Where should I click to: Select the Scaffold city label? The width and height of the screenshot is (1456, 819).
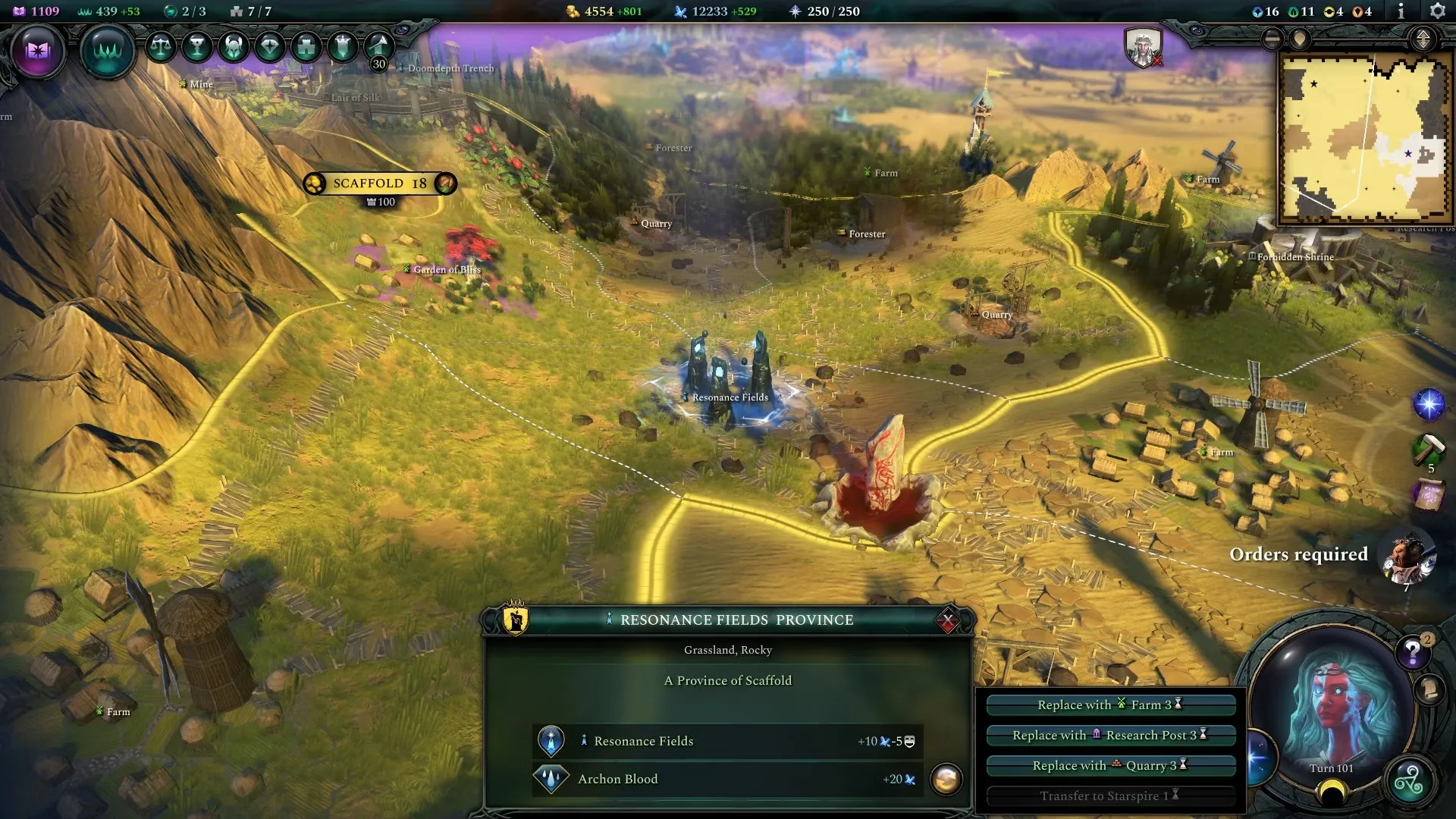(379, 184)
